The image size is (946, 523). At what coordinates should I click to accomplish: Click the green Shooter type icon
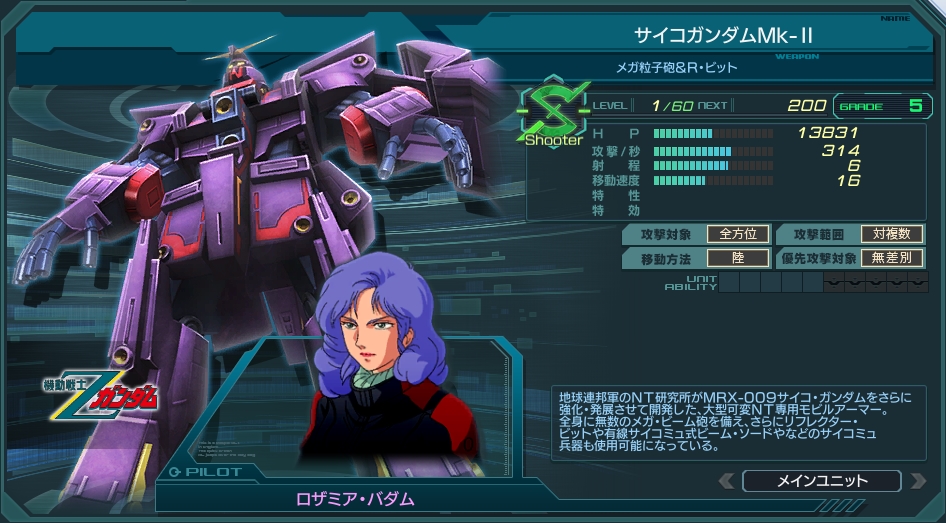click(552, 112)
